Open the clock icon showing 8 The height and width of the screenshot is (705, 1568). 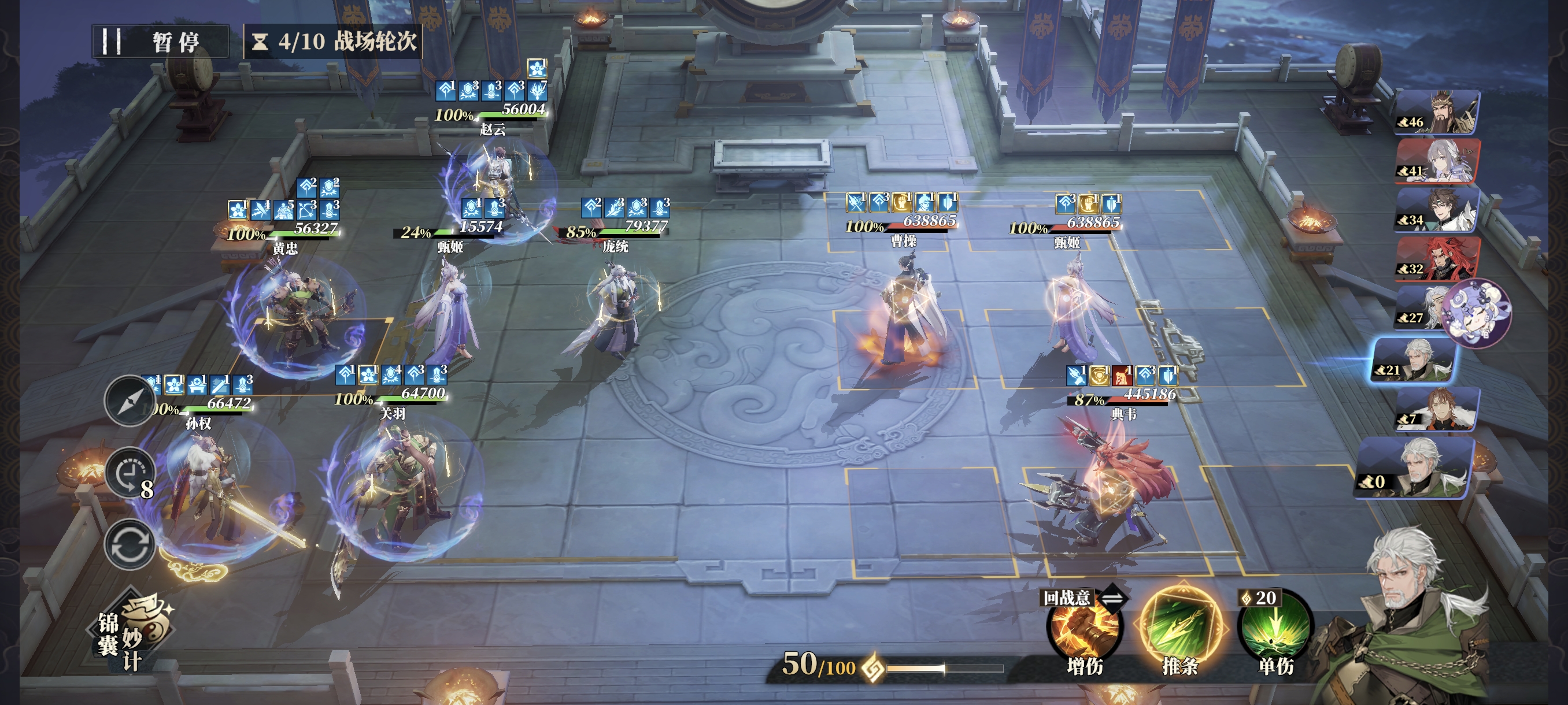130,473
